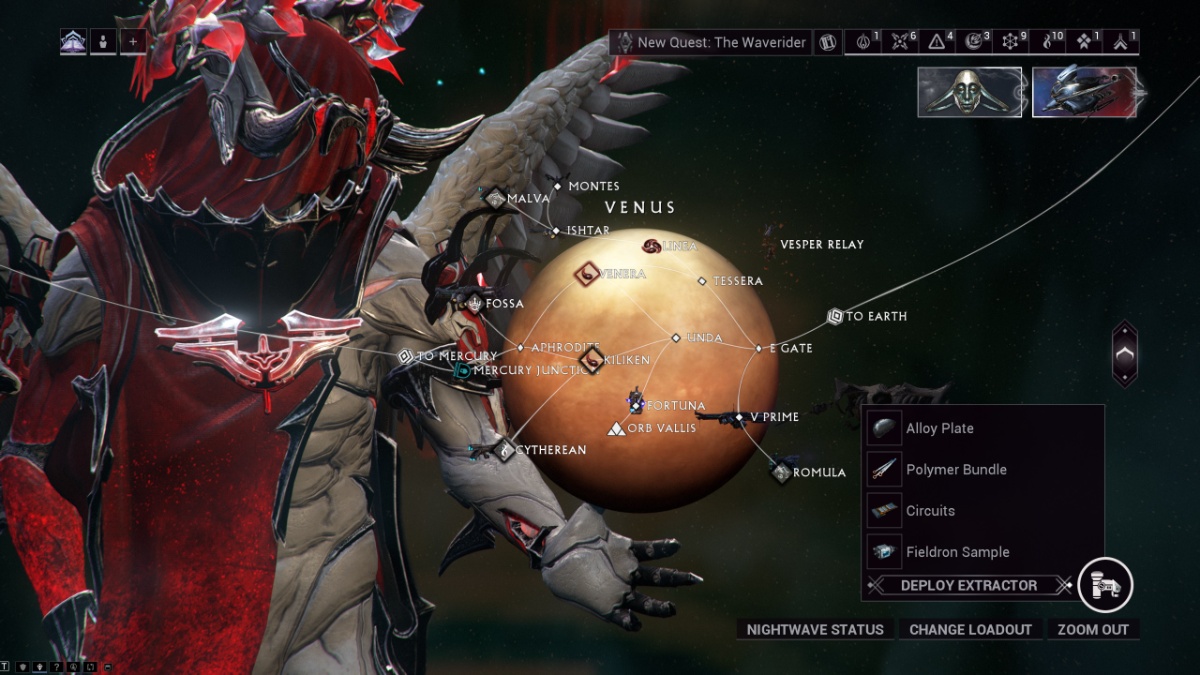Open Nightwave Status

pyautogui.click(x=815, y=629)
